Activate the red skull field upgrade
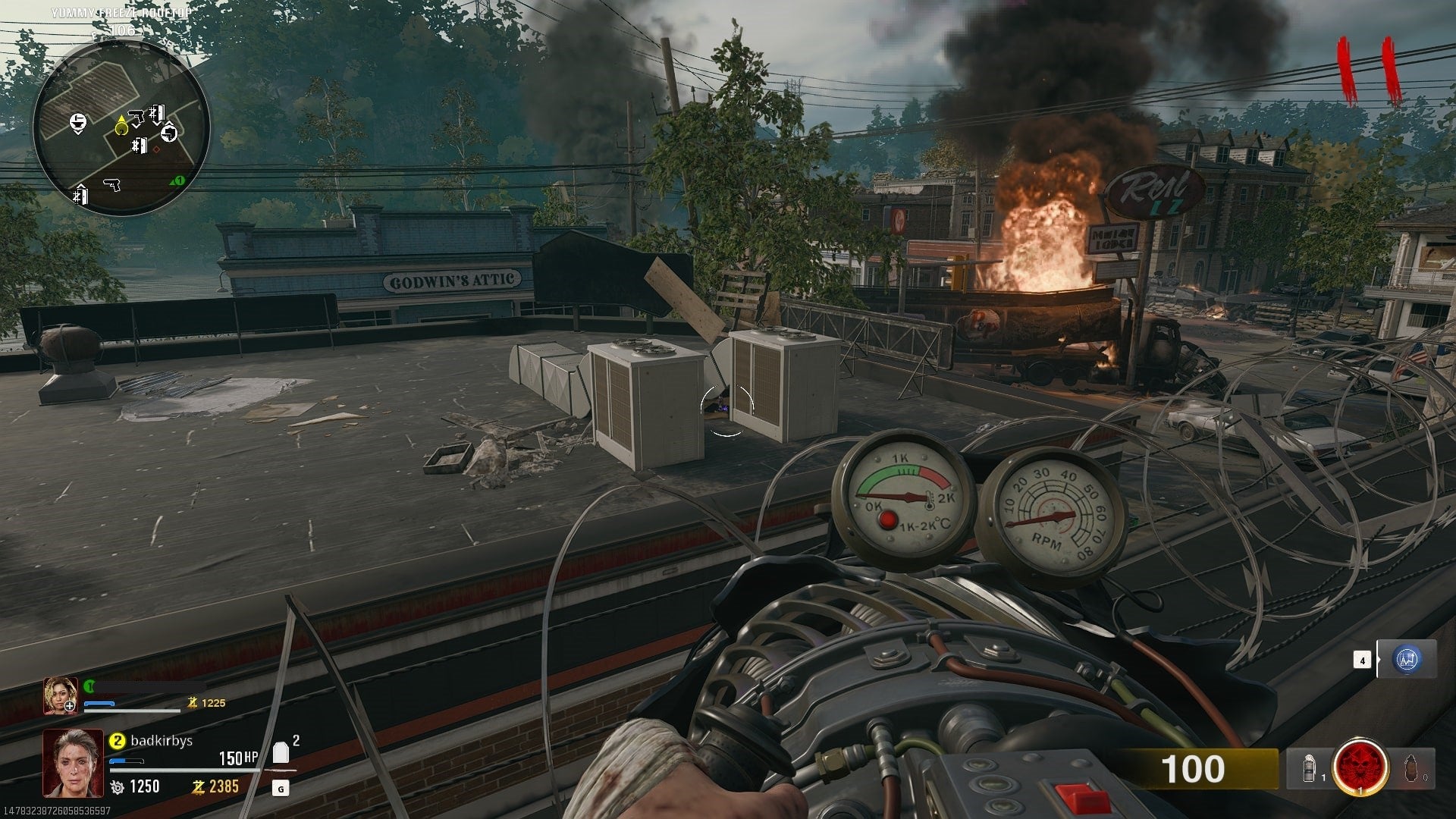 tap(1360, 769)
